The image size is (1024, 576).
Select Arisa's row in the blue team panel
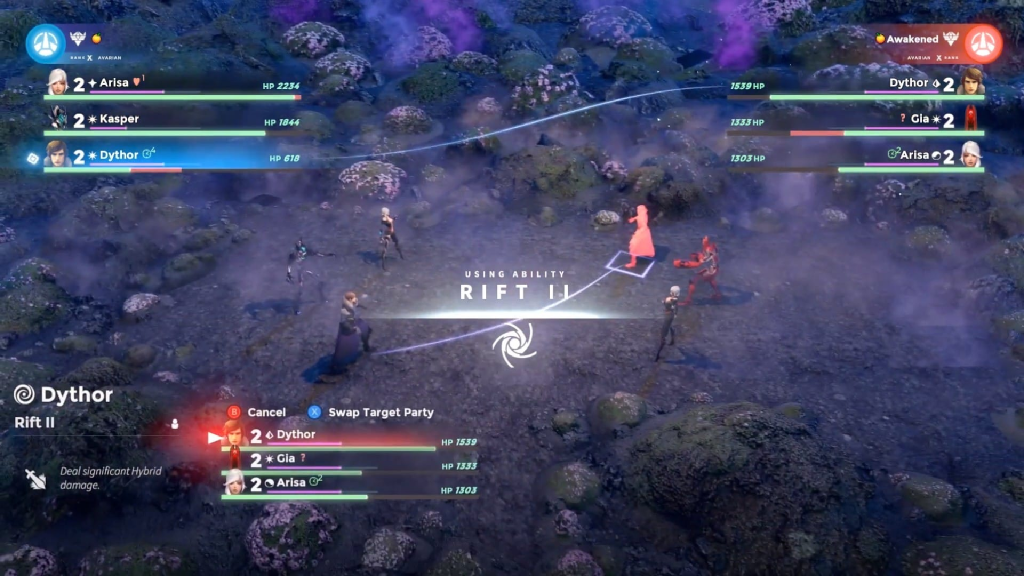(170, 84)
